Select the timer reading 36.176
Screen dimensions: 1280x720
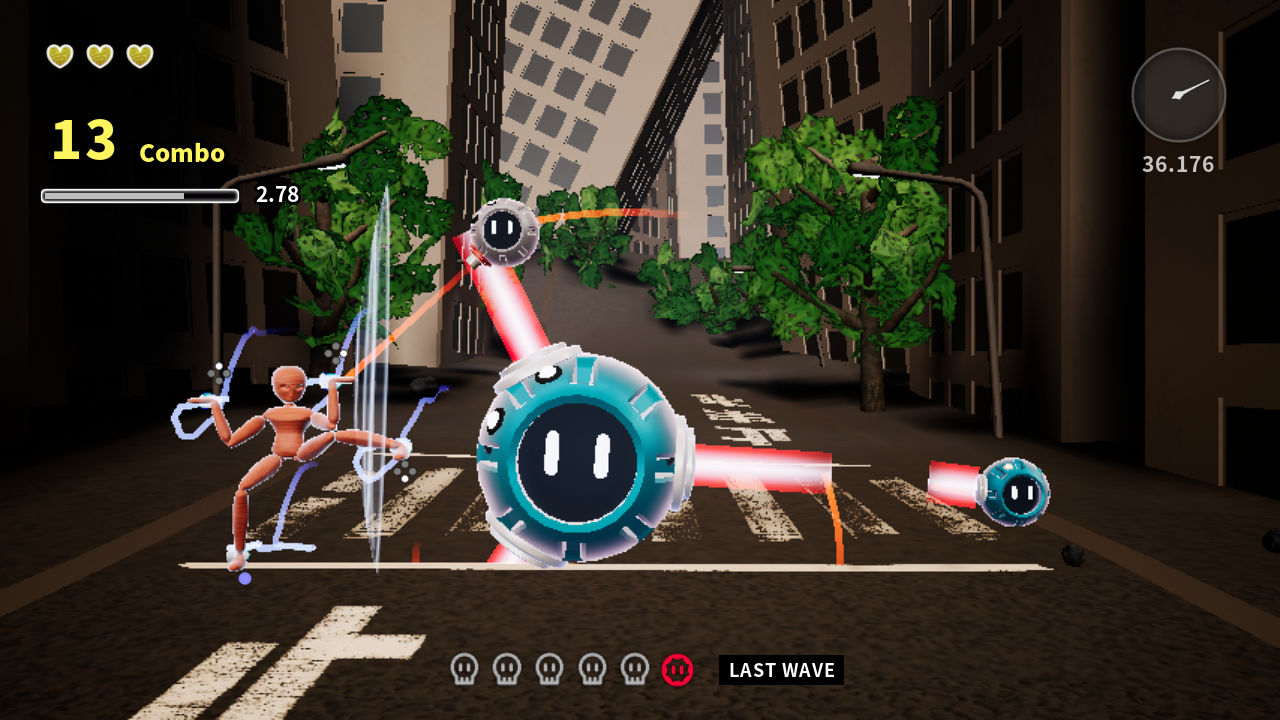tap(1177, 162)
